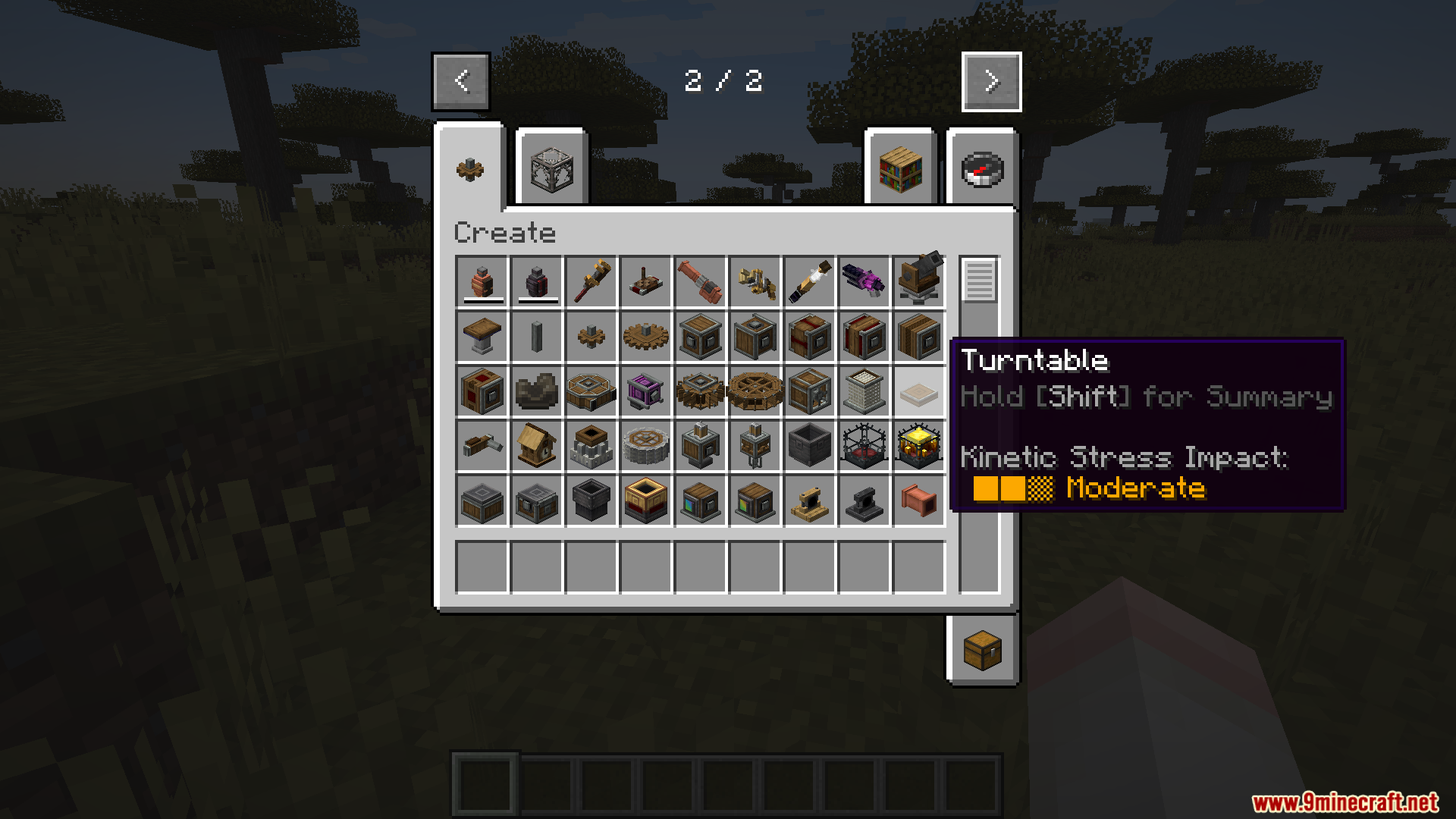The width and height of the screenshot is (1456, 819).
Task: Click the cuckoo clock item
Action: (x=538, y=446)
